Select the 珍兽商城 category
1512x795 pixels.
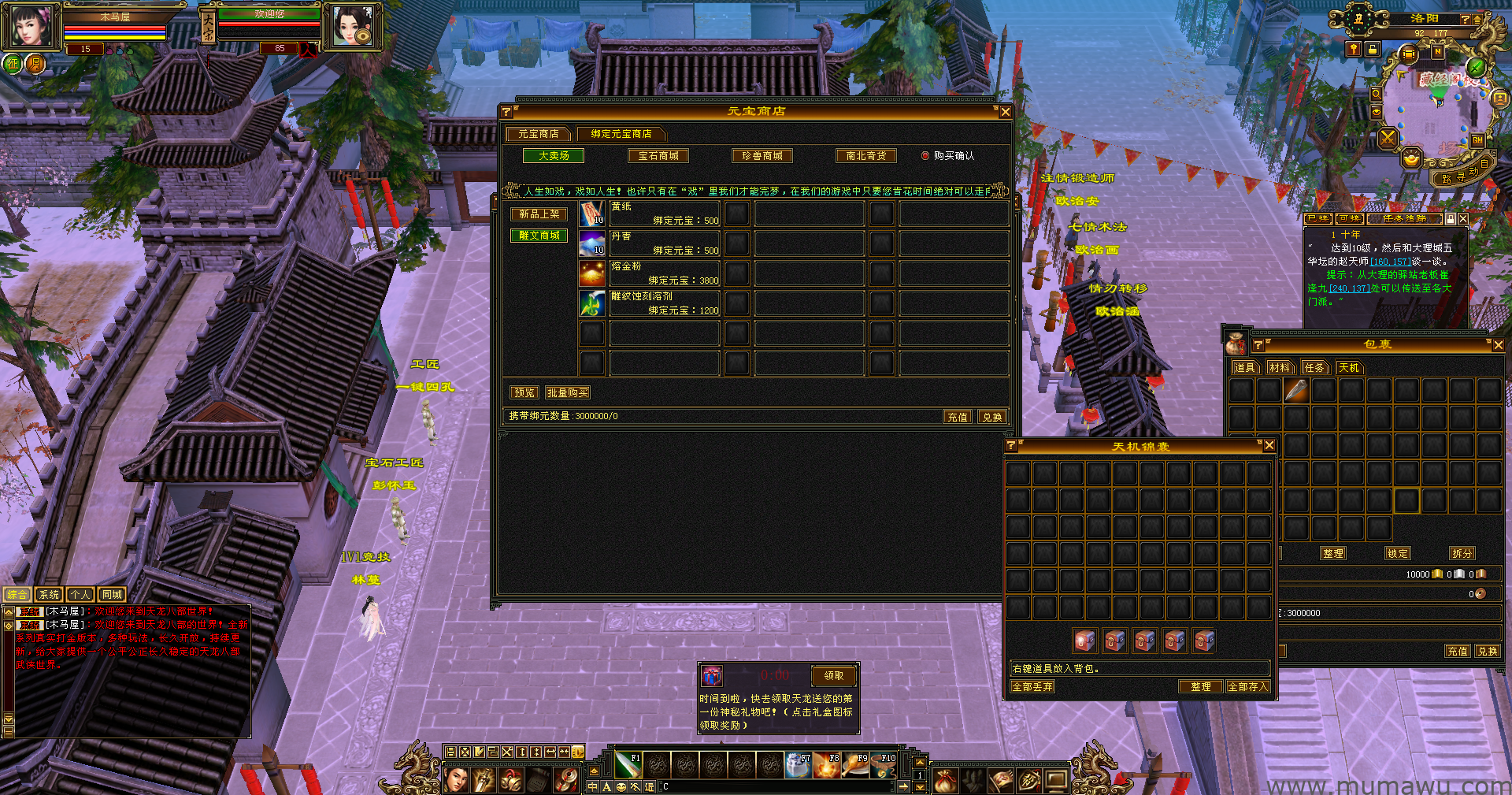(762, 156)
